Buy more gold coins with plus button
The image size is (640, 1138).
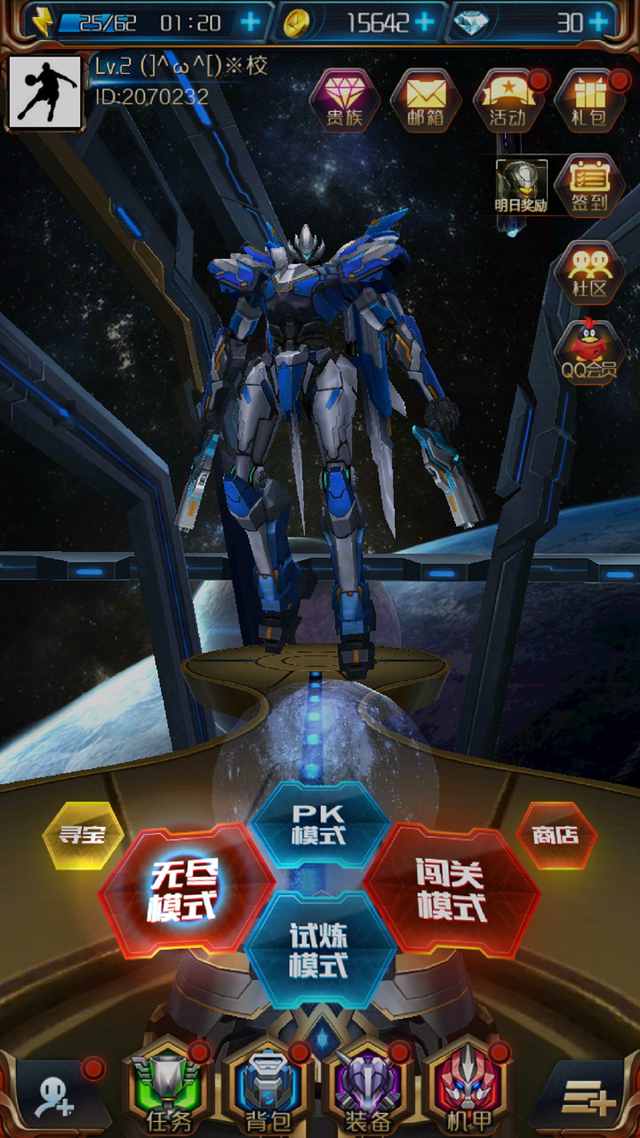point(424,21)
